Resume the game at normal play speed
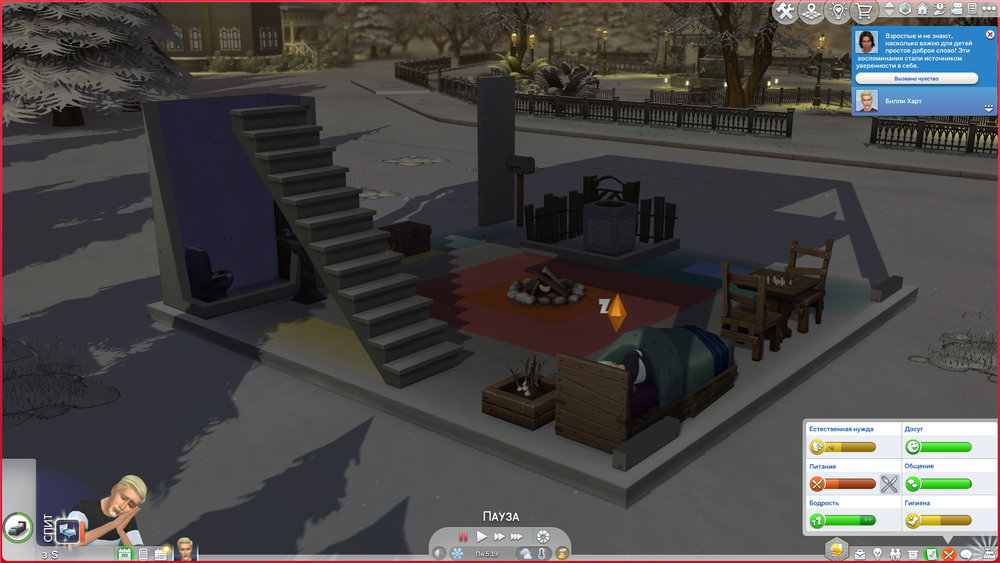This screenshot has height=563, width=1000. coord(481,537)
